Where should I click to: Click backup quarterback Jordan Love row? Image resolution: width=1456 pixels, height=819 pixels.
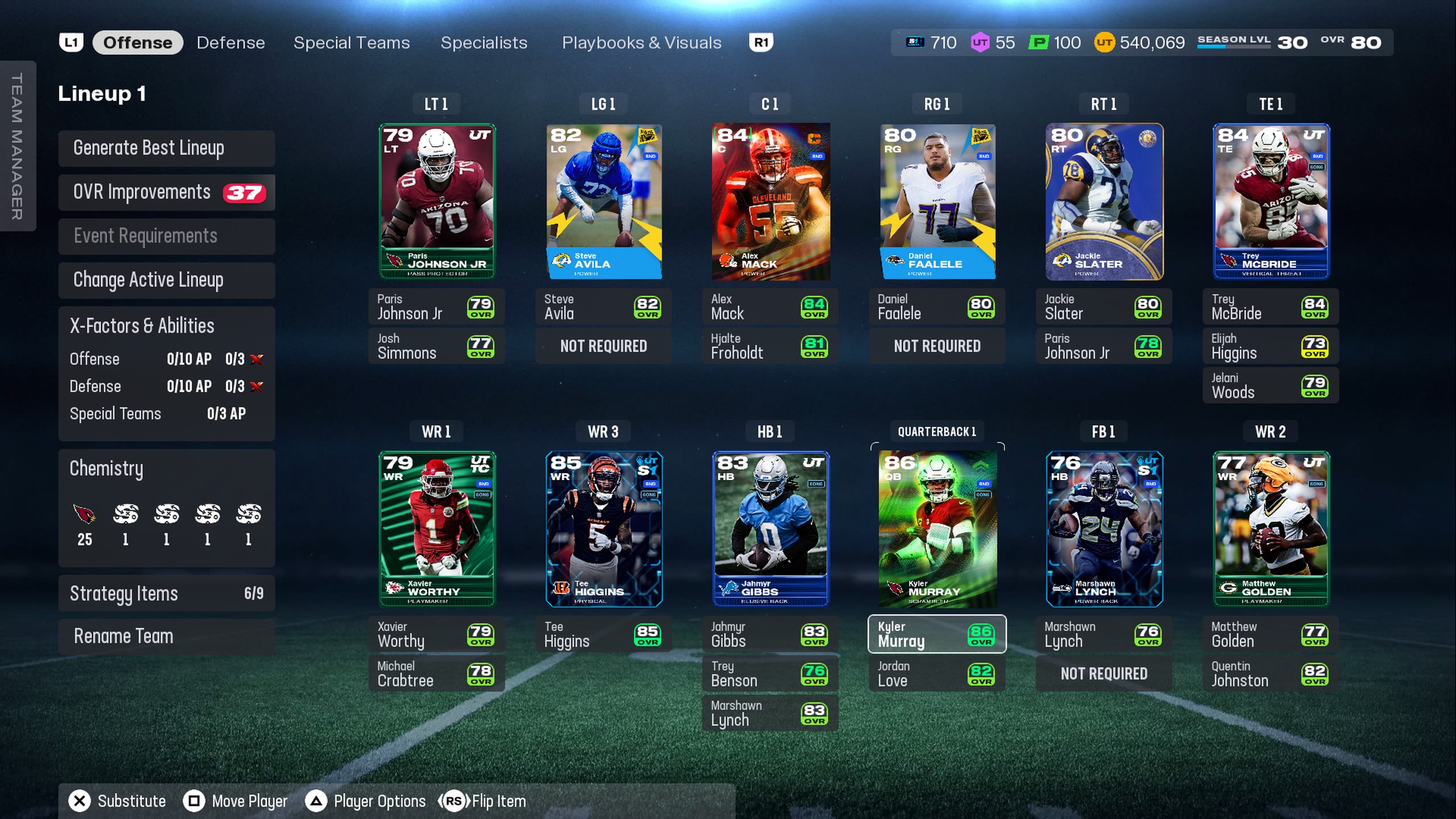(x=937, y=674)
